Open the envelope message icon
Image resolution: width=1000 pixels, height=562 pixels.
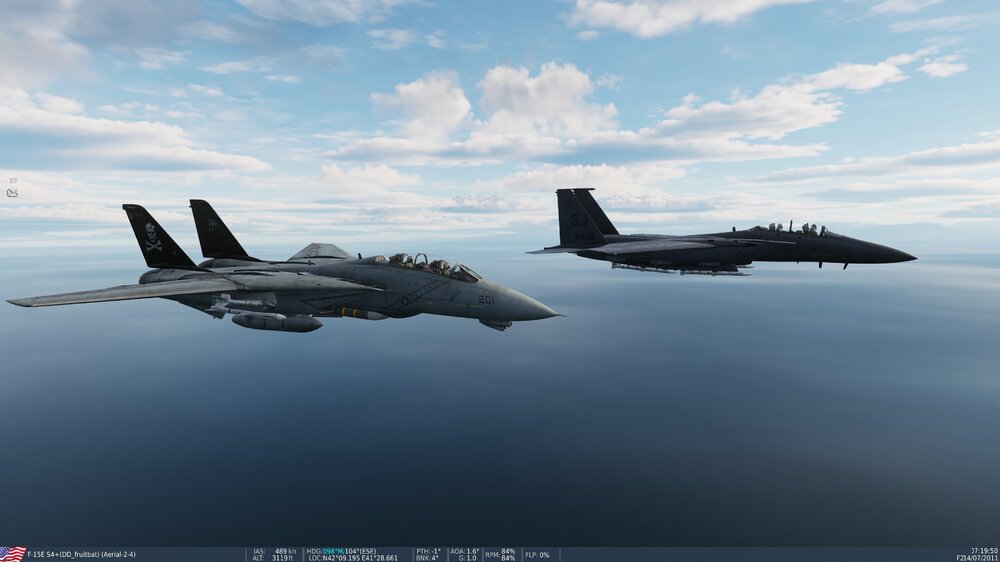click(12, 192)
